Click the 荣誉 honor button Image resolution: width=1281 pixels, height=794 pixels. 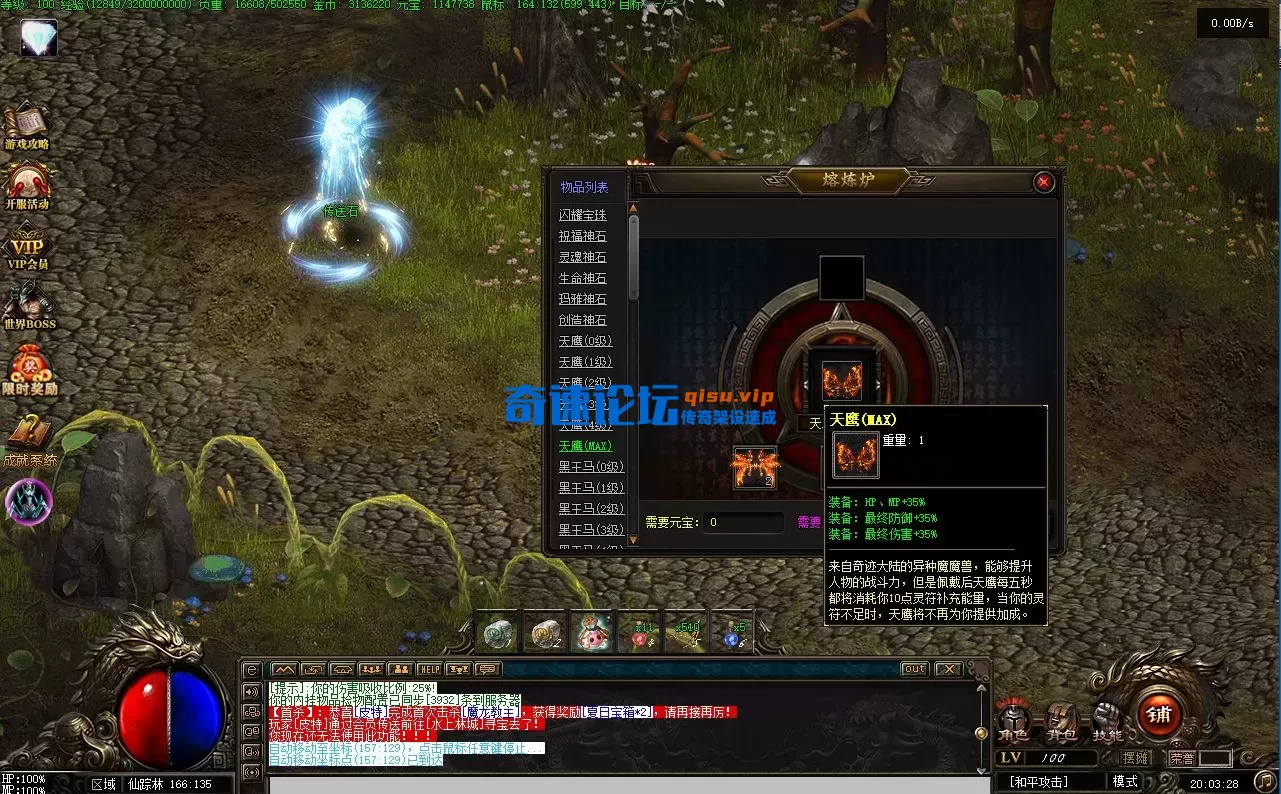pos(1181,756)
